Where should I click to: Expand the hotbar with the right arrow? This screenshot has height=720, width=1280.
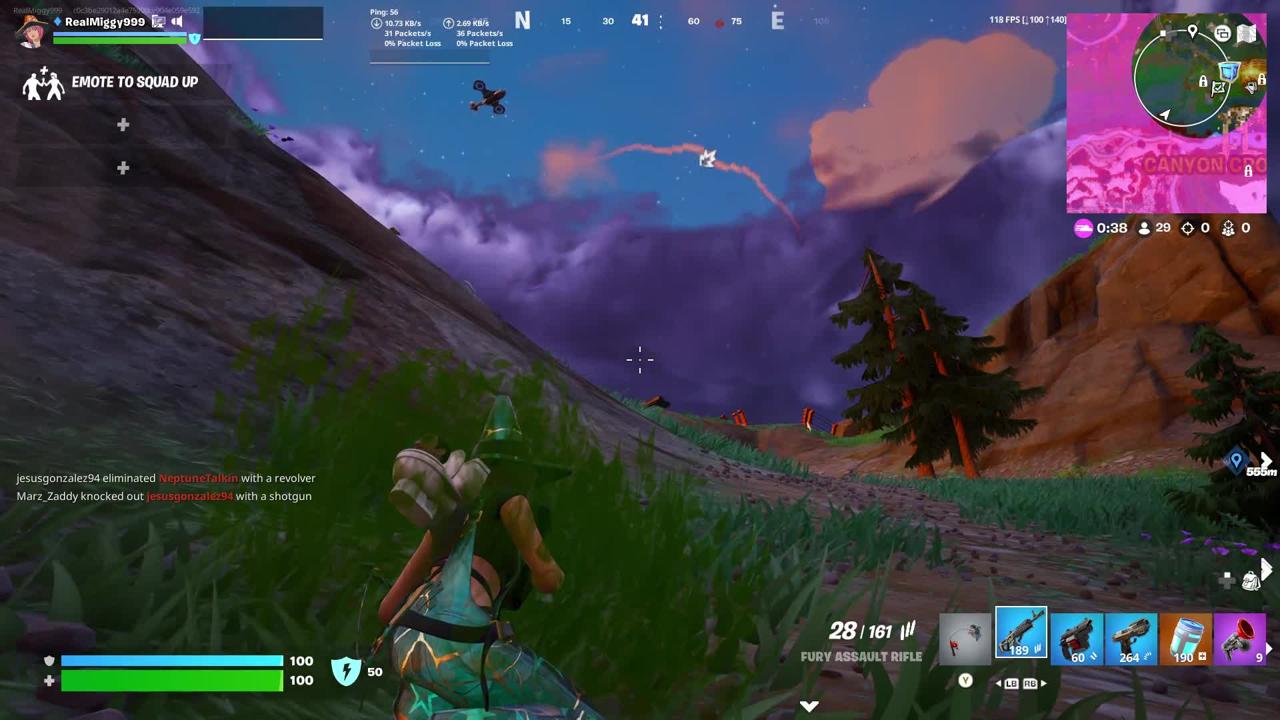1271,649
